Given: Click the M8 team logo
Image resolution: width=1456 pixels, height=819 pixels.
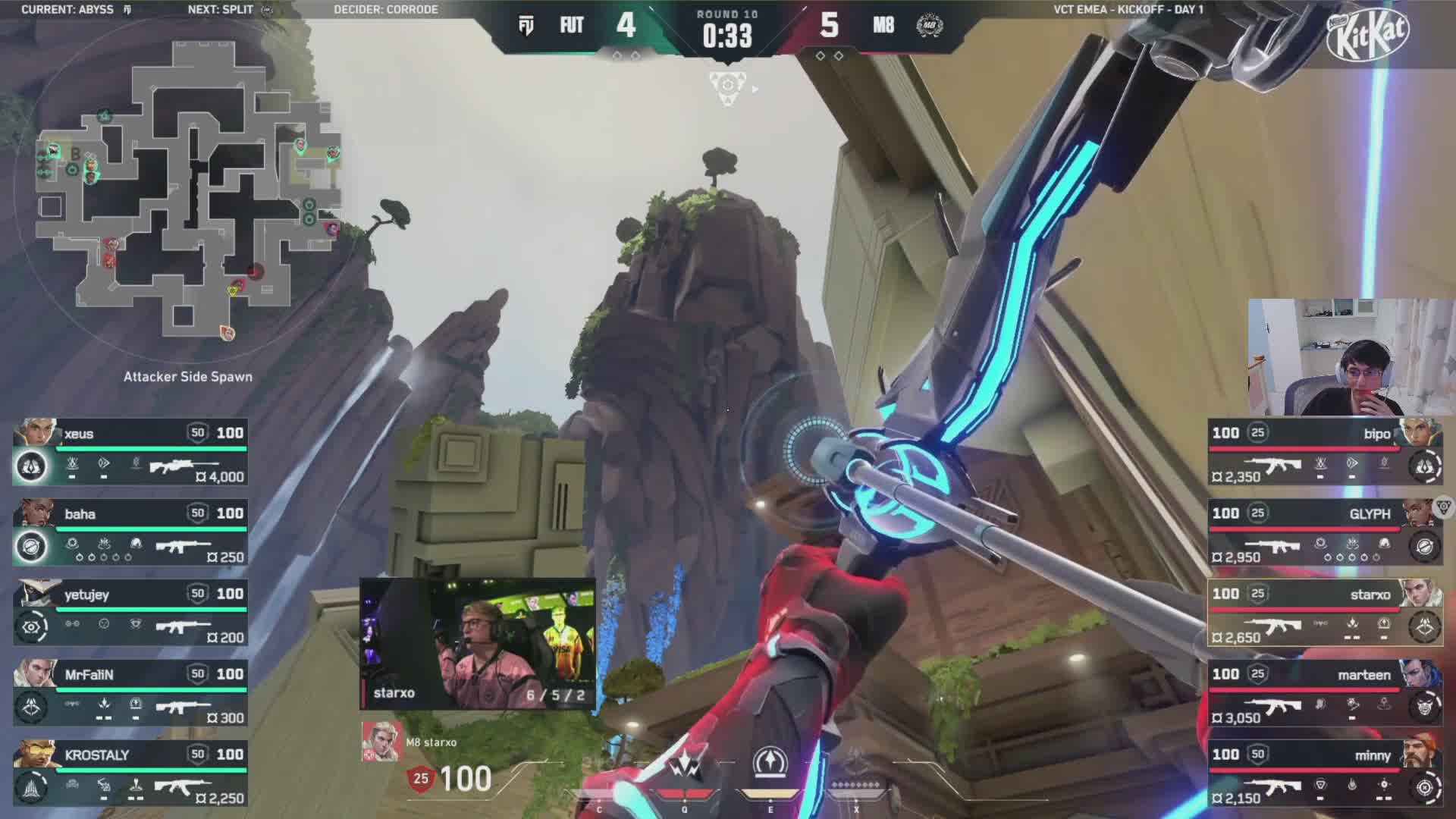Looking at the screenshot, I should pos(929,26).
